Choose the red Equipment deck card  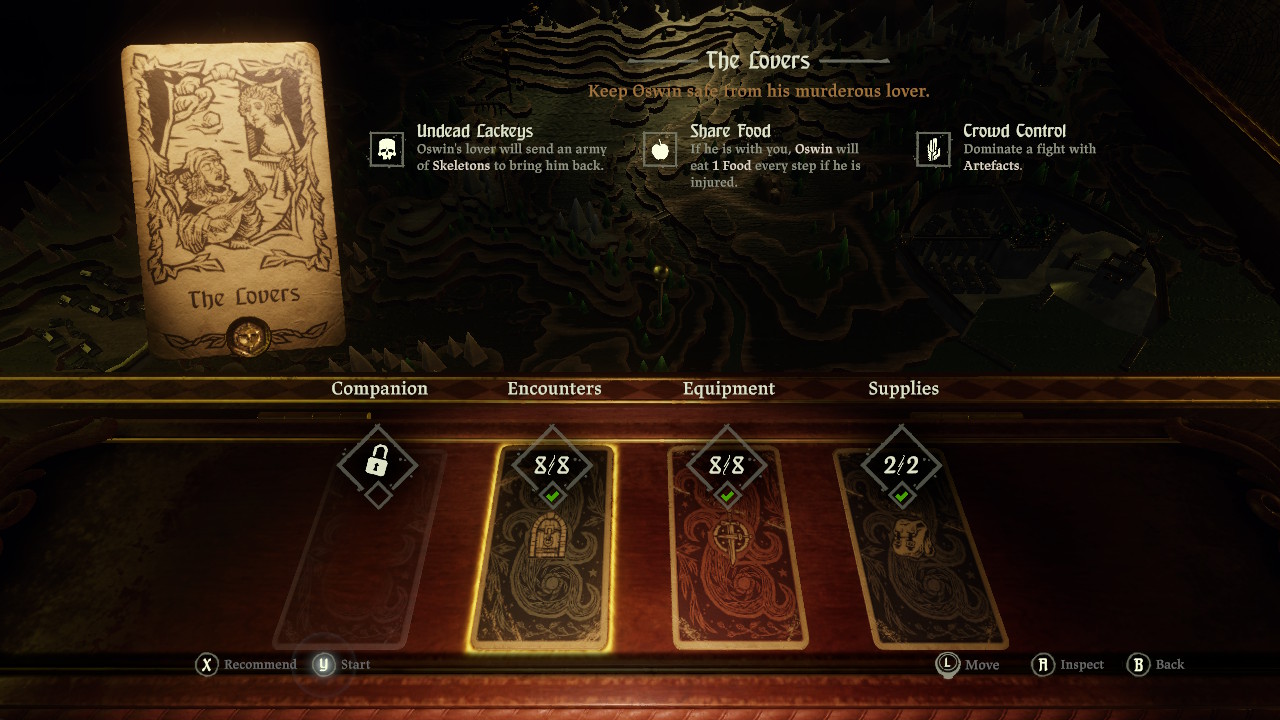point(737,550)
